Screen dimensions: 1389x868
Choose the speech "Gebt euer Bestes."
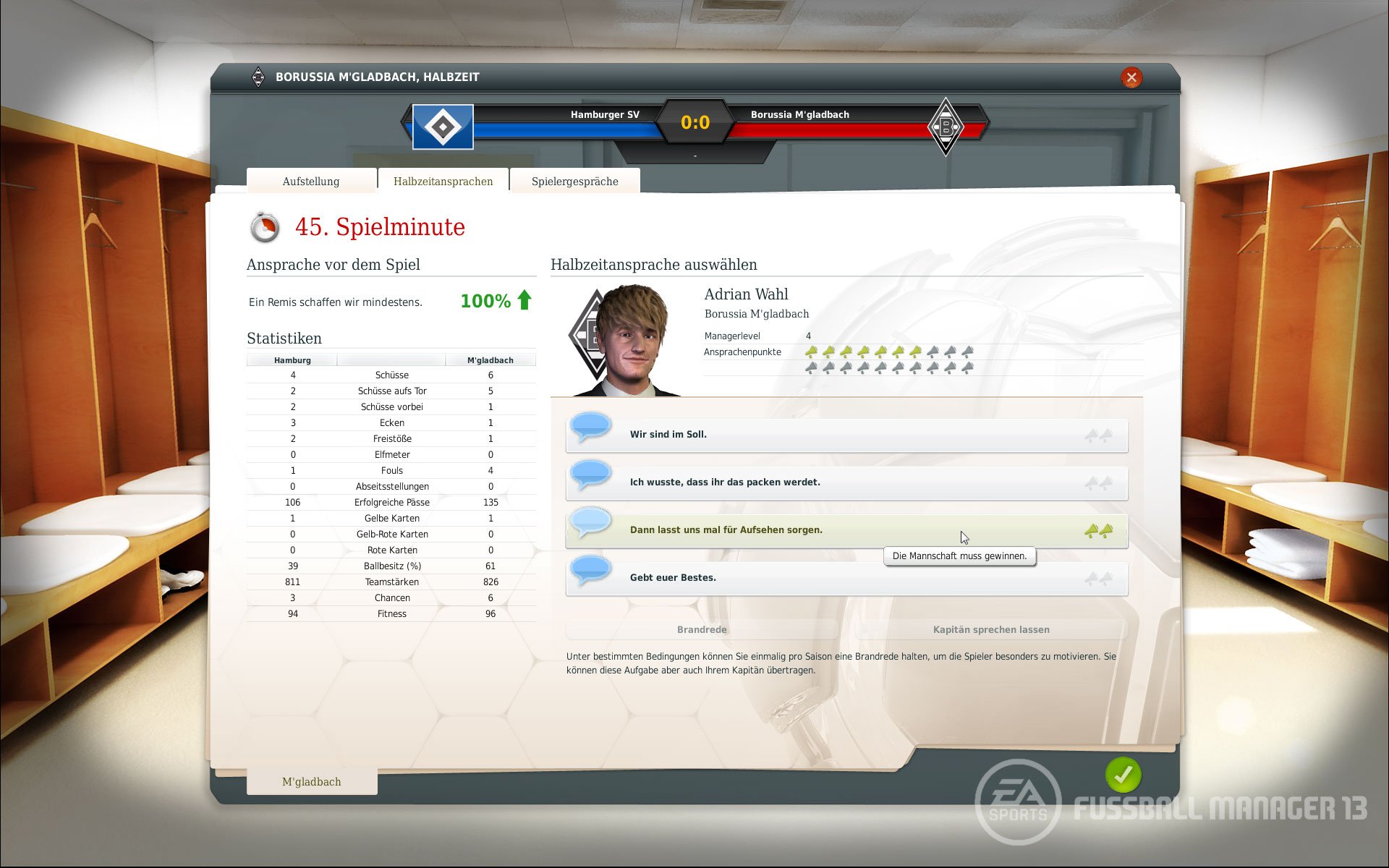click(846, 578)
